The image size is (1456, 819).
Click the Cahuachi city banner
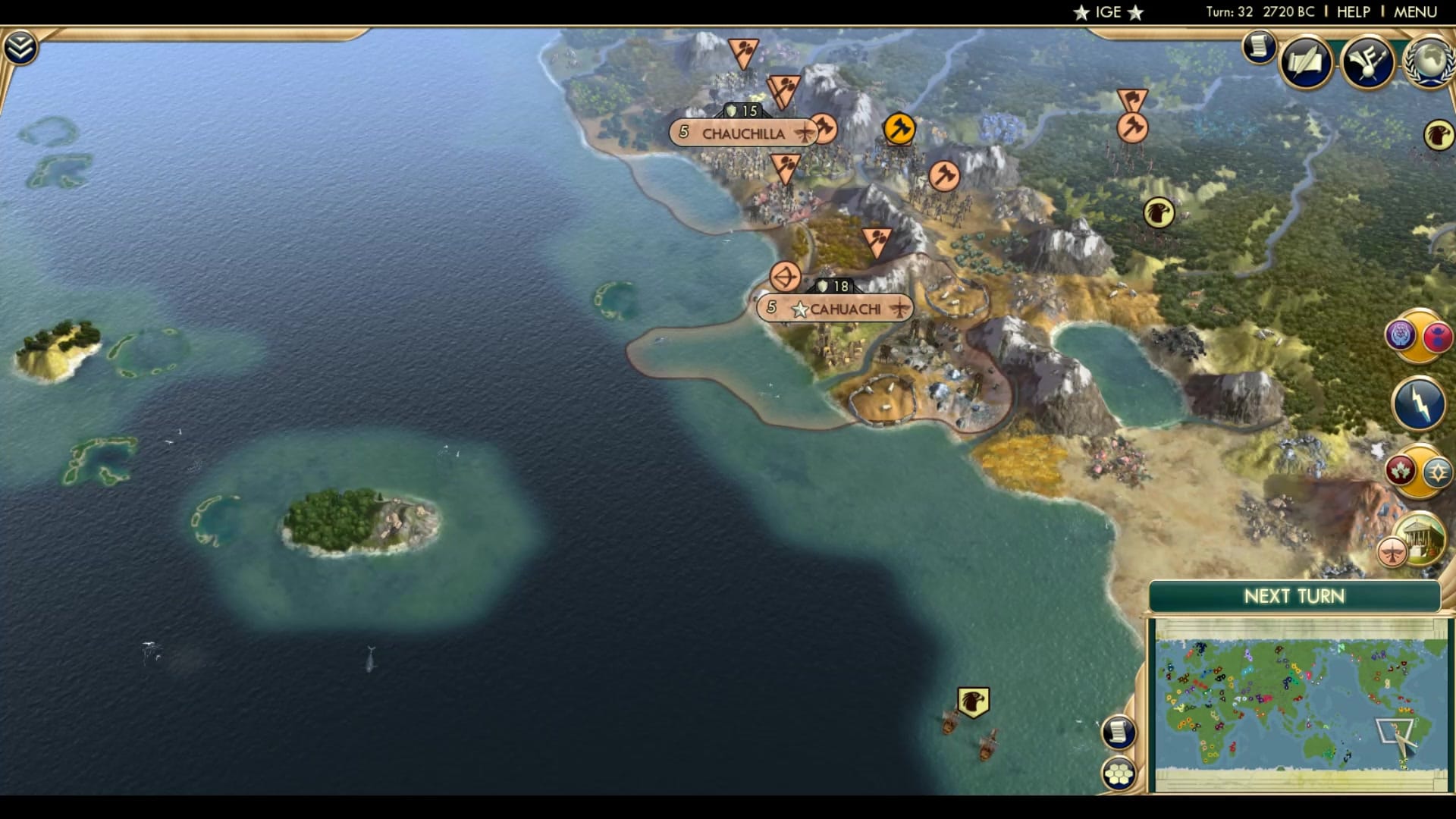pyautogui.click(x=833, y=308)
